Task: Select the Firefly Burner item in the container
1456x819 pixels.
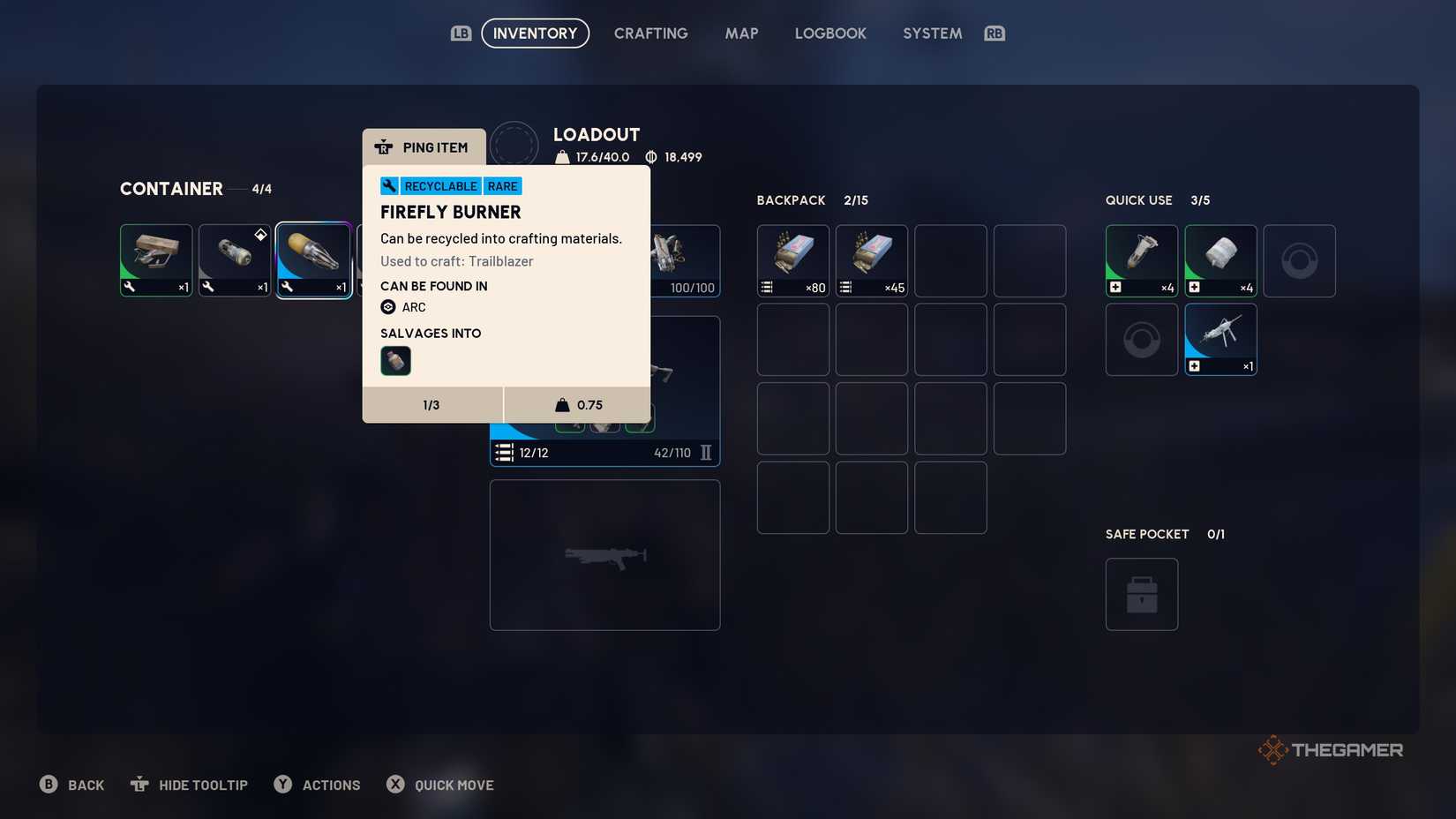Action: point(313,259)
